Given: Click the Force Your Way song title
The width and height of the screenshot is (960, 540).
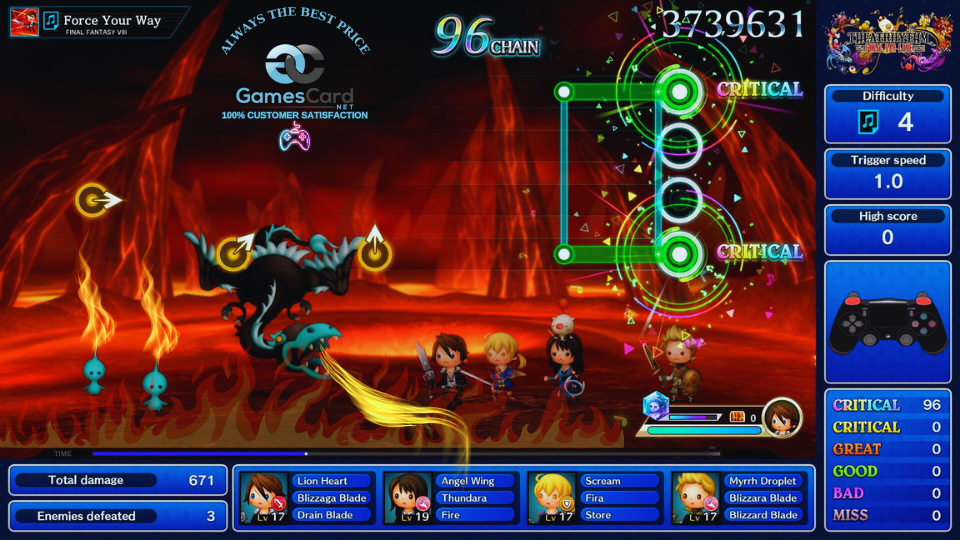Looking at the screenshot, I should coord(111,20).
